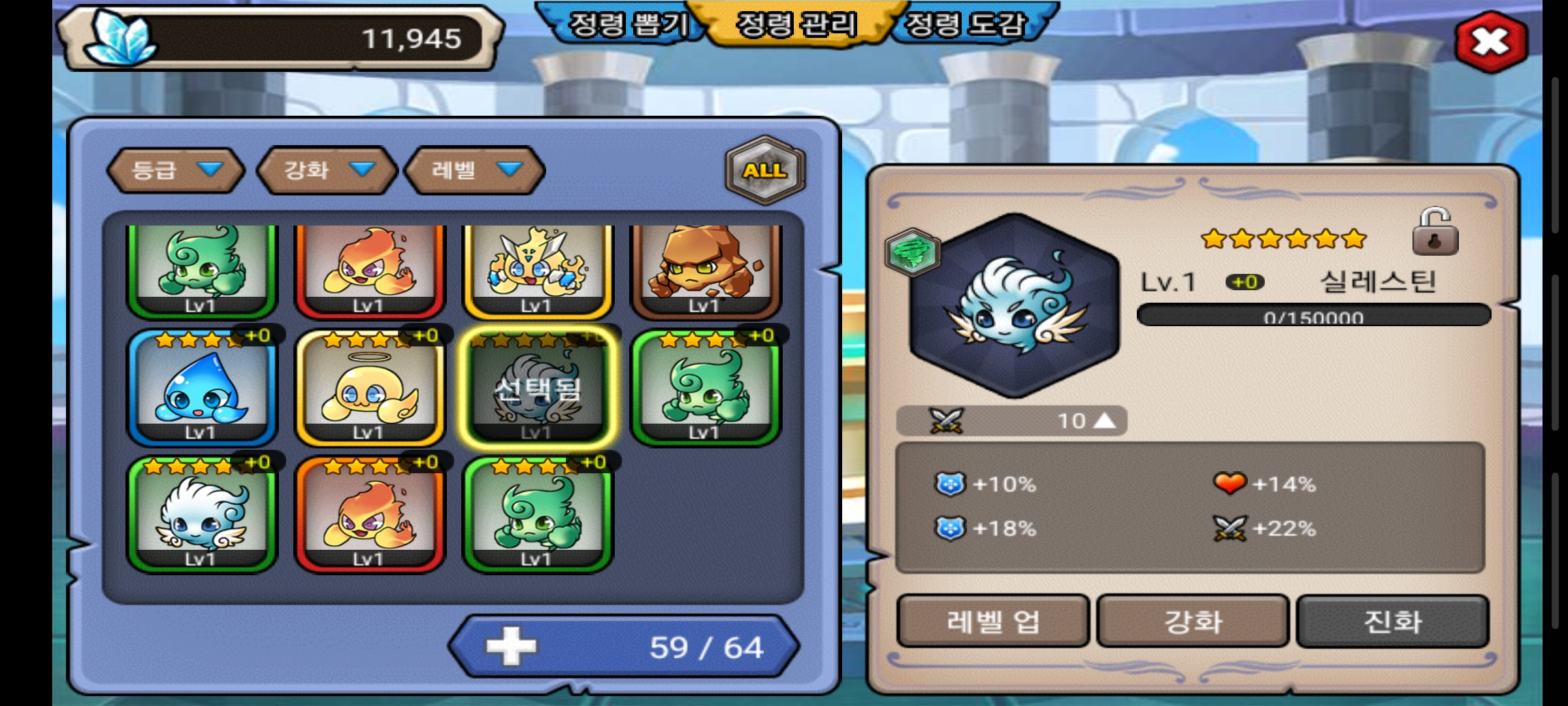
Task: Pick the brown rock golem spirit
Action: (706, 271)
